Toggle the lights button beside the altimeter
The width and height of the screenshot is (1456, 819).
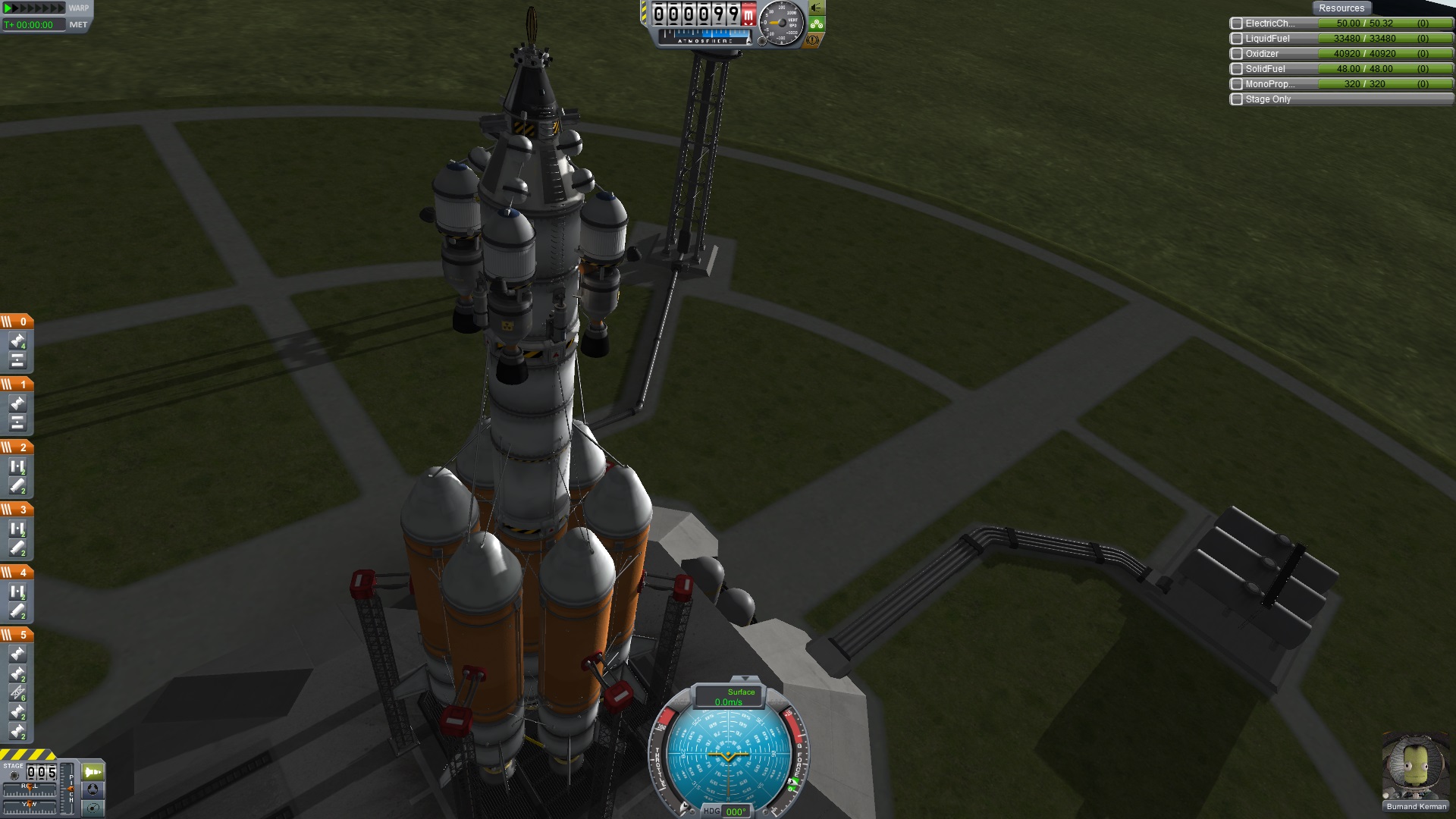(817, 8)
